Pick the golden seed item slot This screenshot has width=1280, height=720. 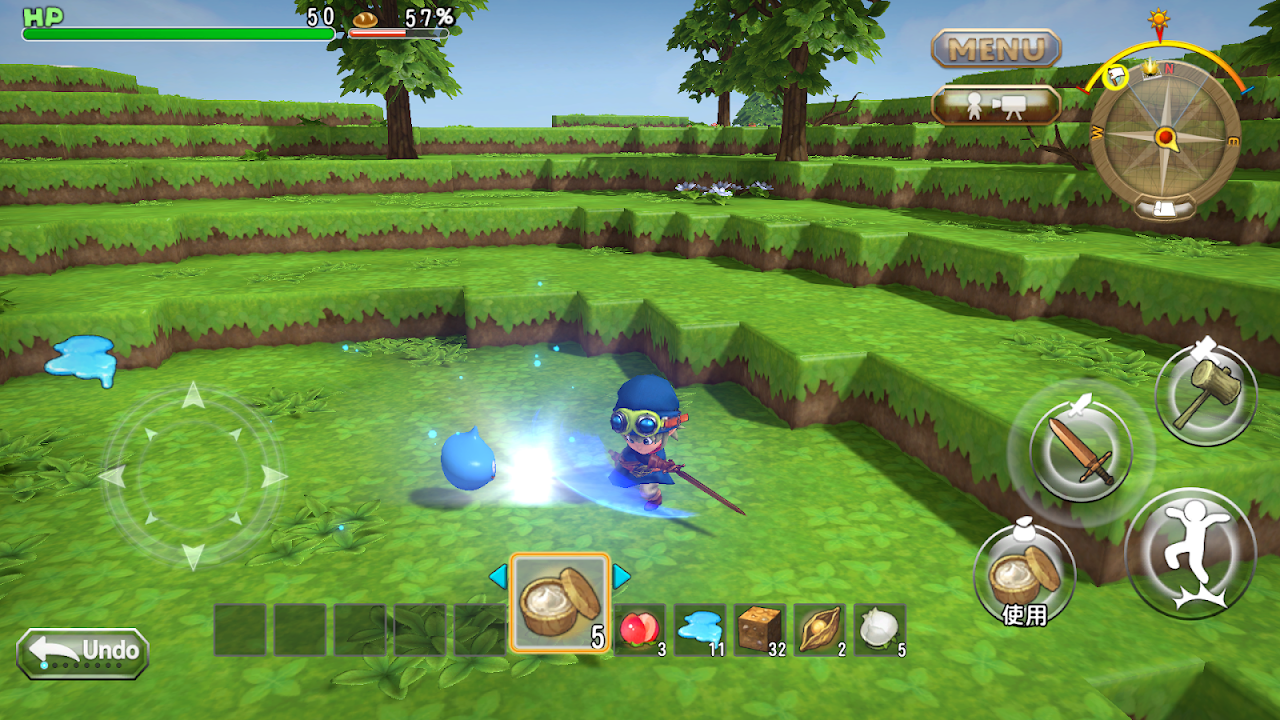(x=820, y=630)
